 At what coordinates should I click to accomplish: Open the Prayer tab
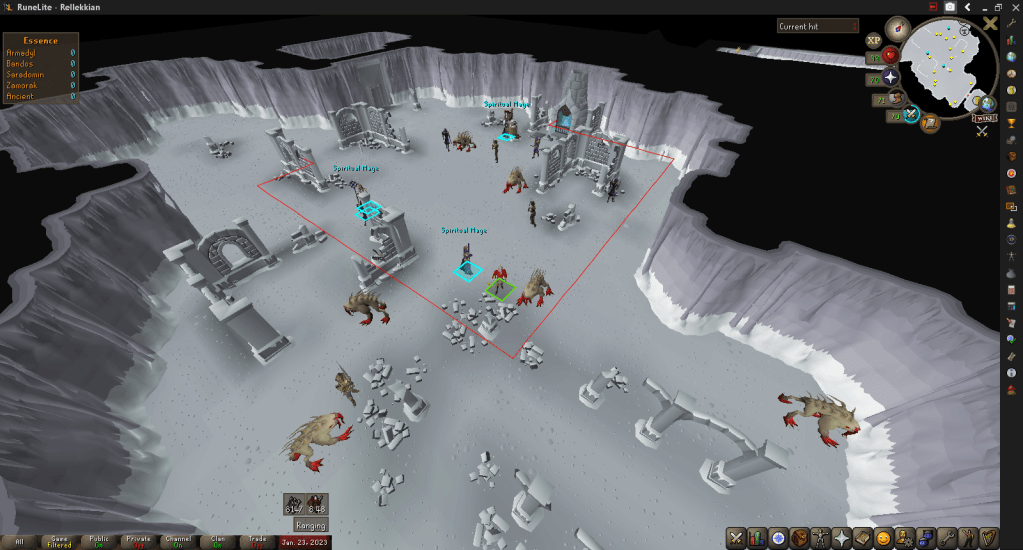(842, 537)
